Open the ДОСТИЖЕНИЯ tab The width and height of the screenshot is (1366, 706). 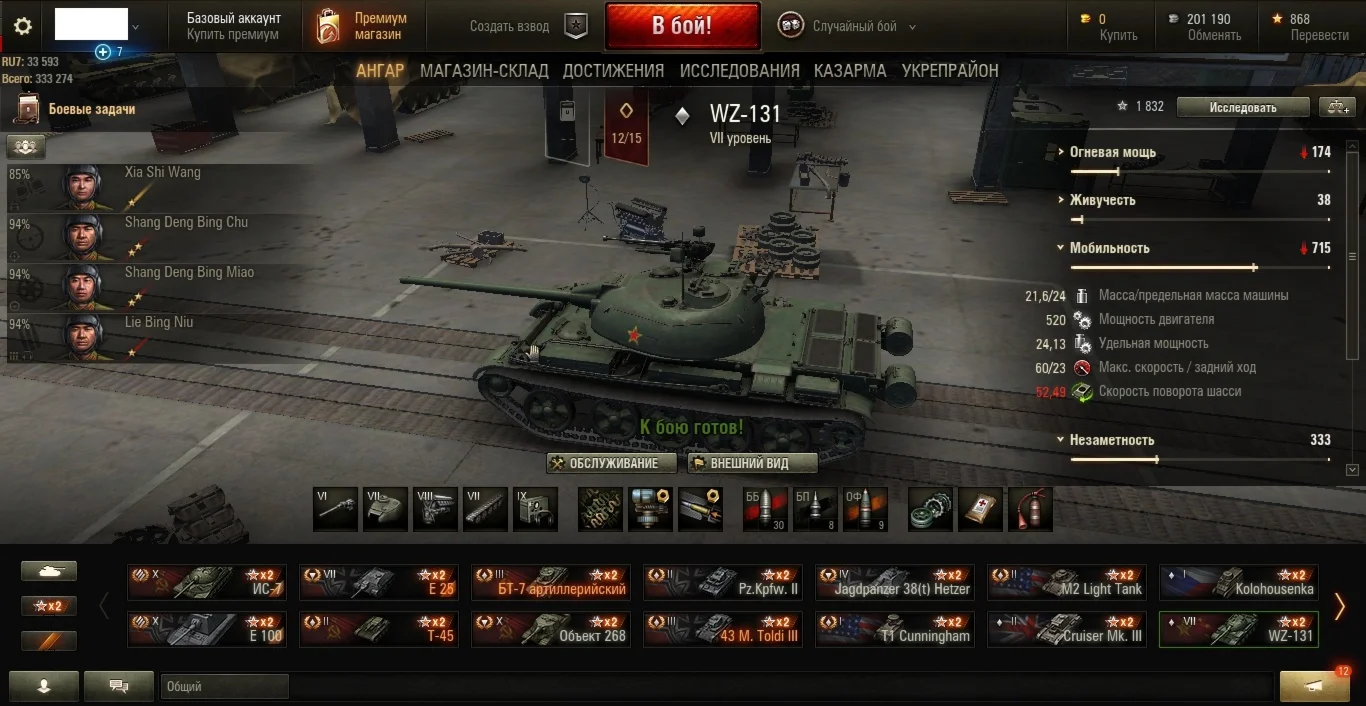[613, 71]
